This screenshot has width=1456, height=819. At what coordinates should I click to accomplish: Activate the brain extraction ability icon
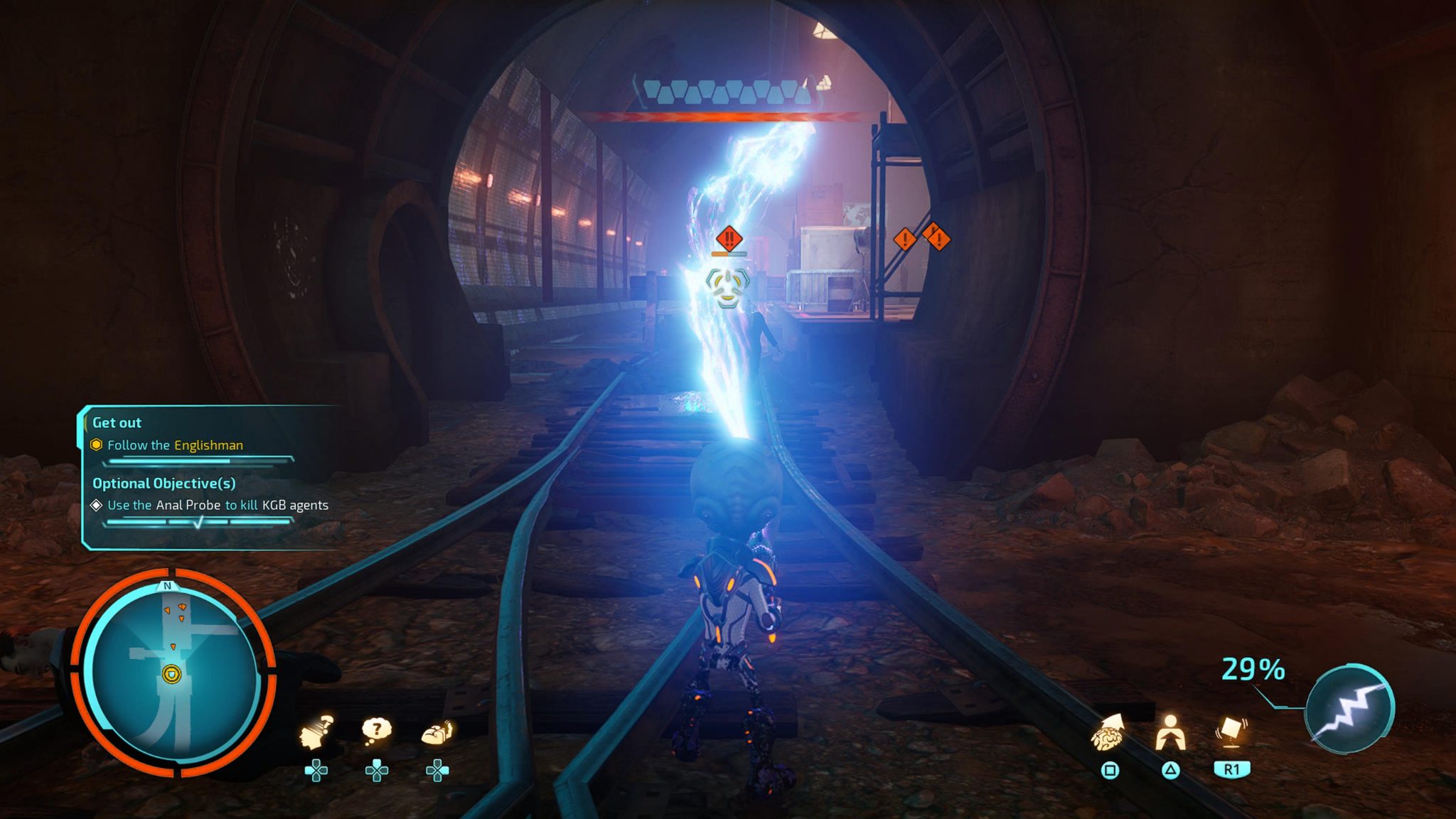[x=1108, y=734]
